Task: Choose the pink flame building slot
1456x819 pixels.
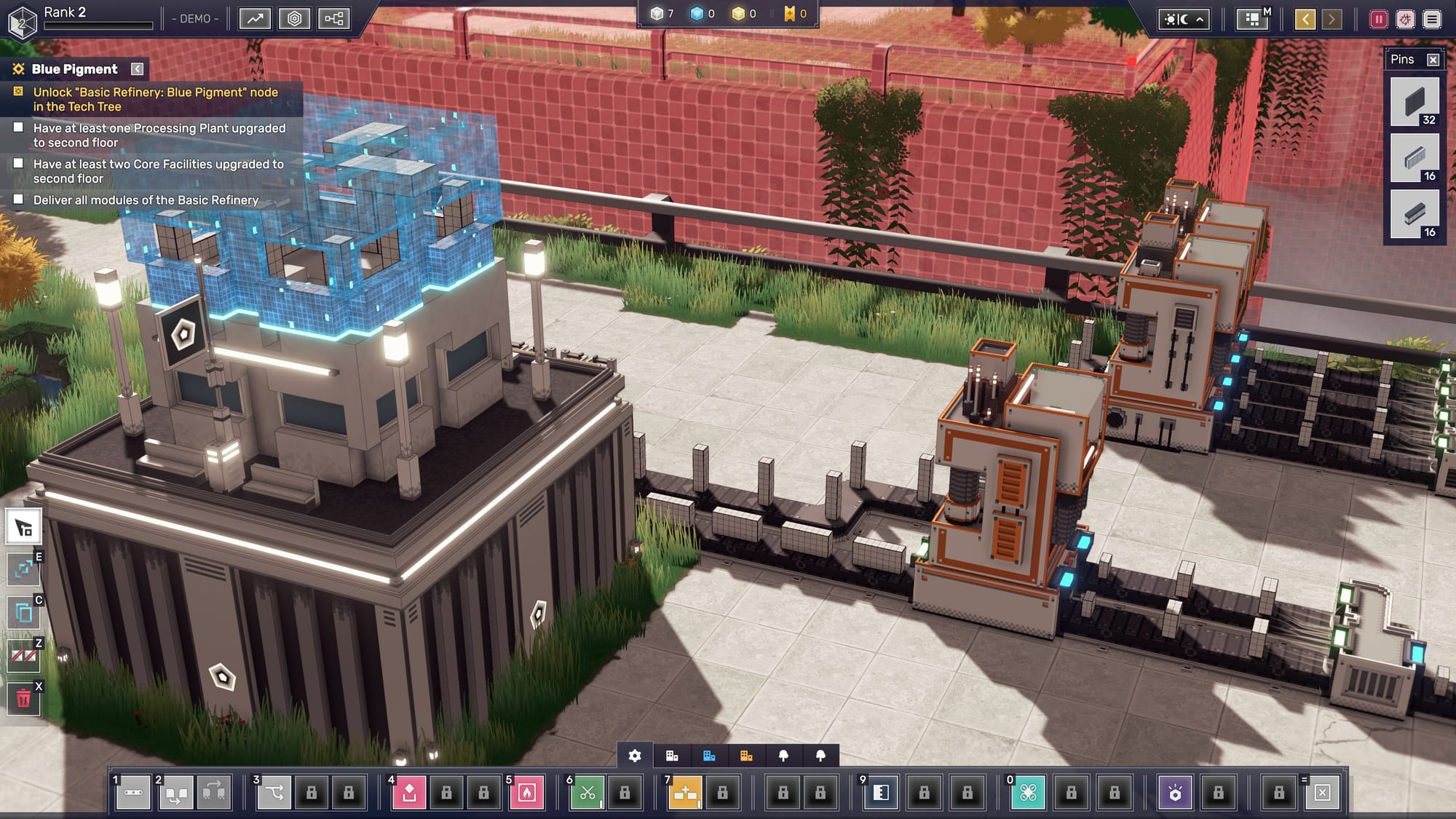Action: click(x=527, y=792)
